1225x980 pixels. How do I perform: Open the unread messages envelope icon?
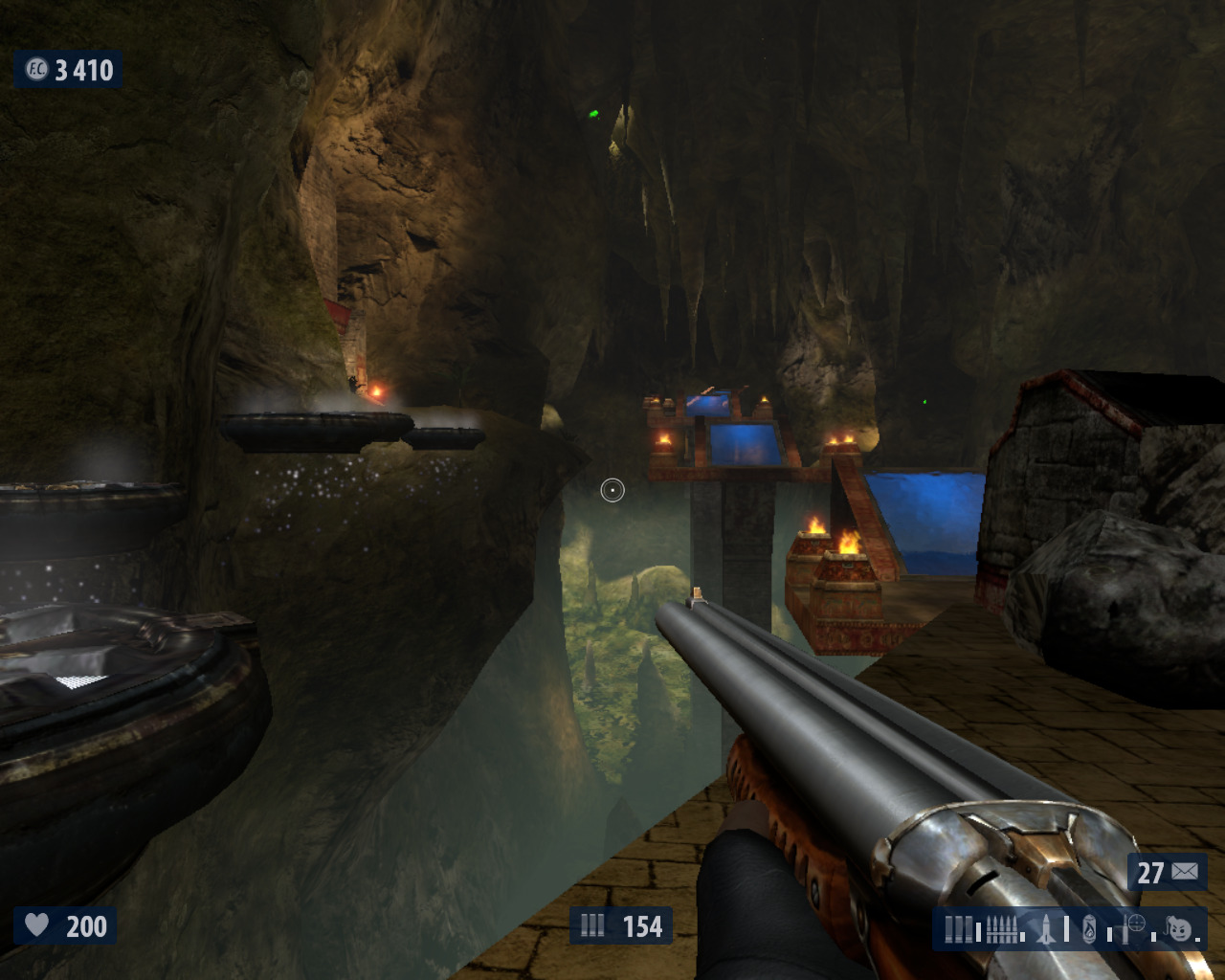(1185, 871)
